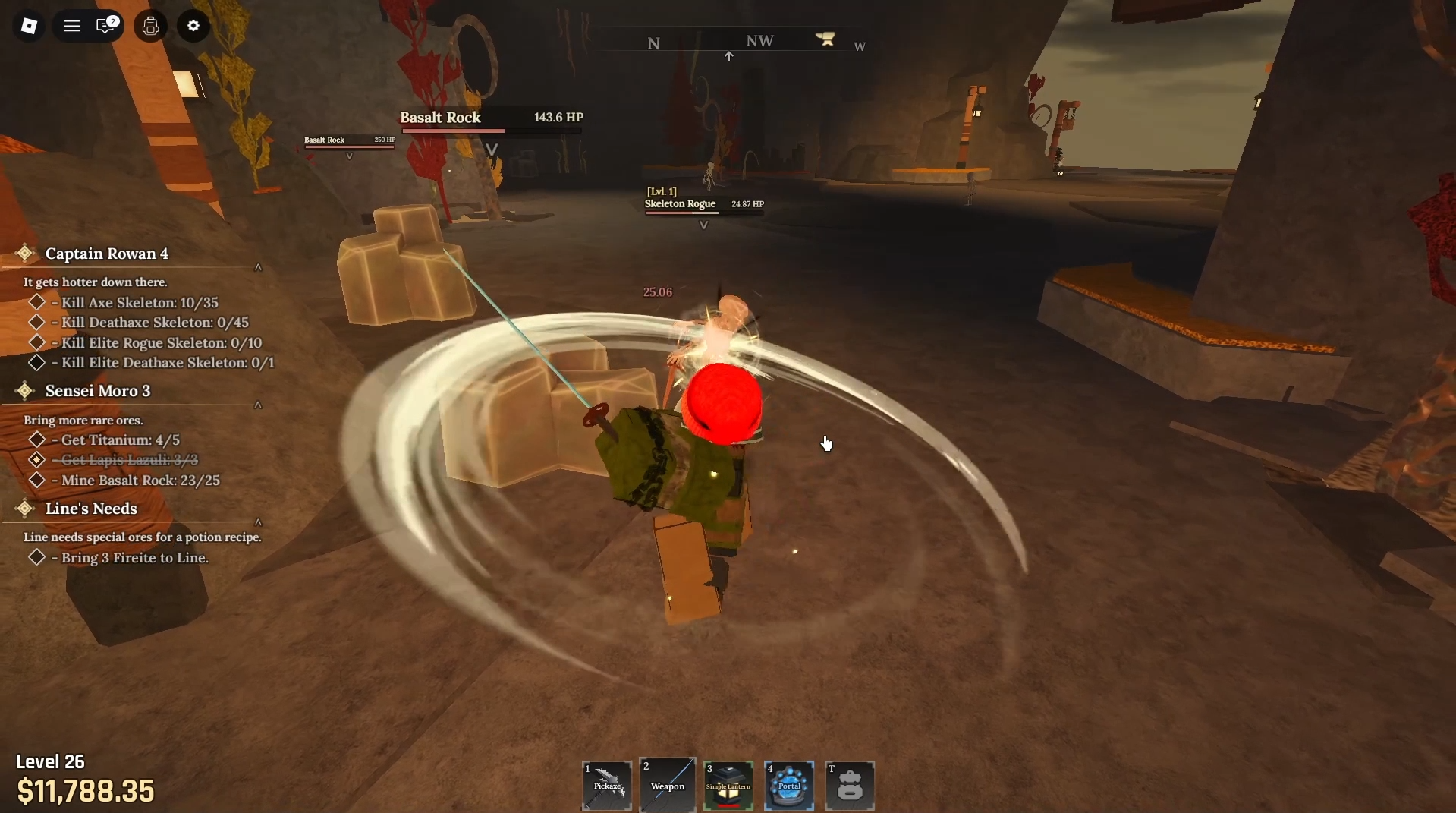The image size is (1456, 813).
Task: Open the chat notifications icon showing 2
Action: tap(106, 25)
